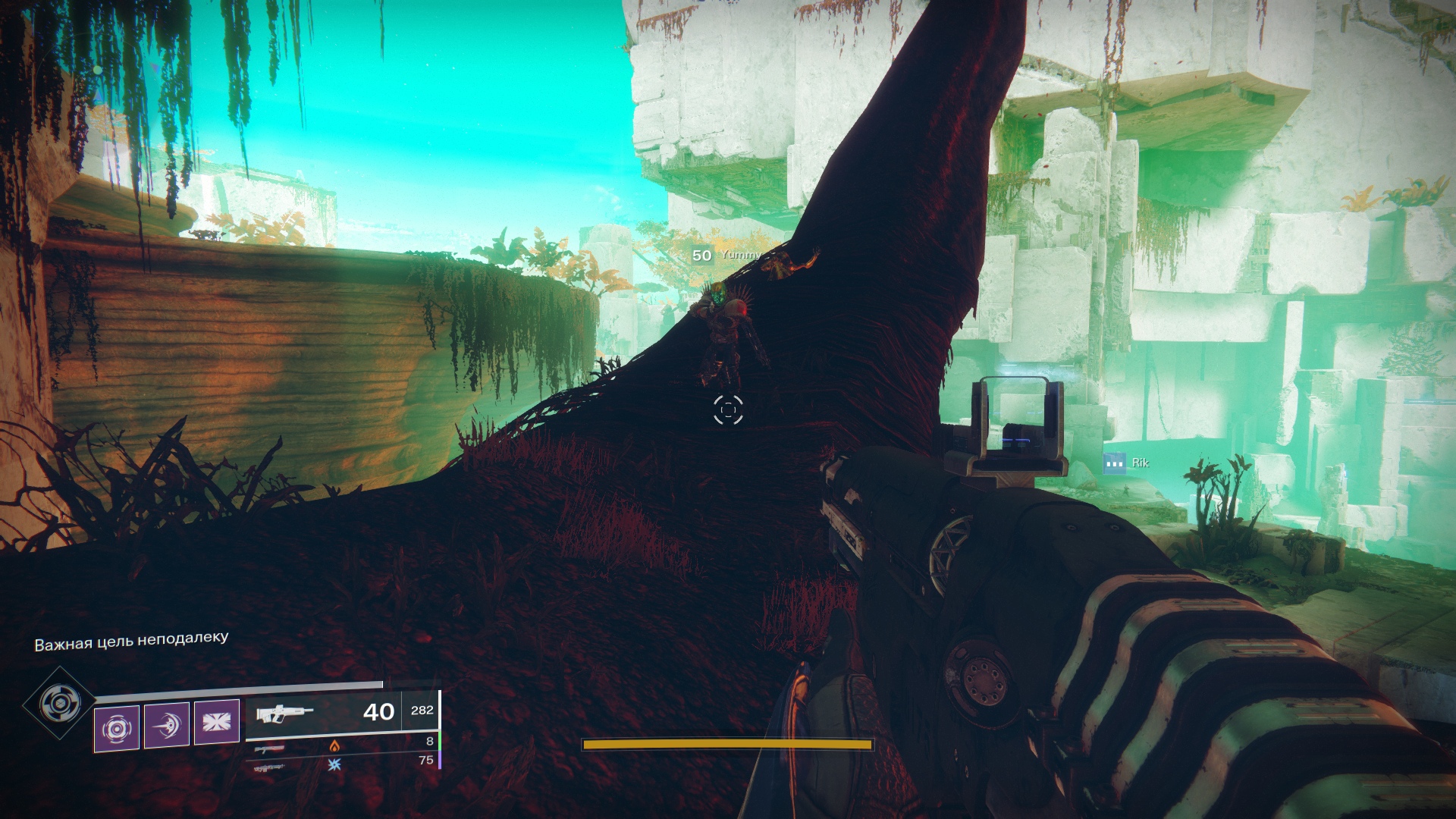This screenshot has width=1456, height=819.
Task: Select the equipped auto rifle weapon icon
Action: point(285,714)
